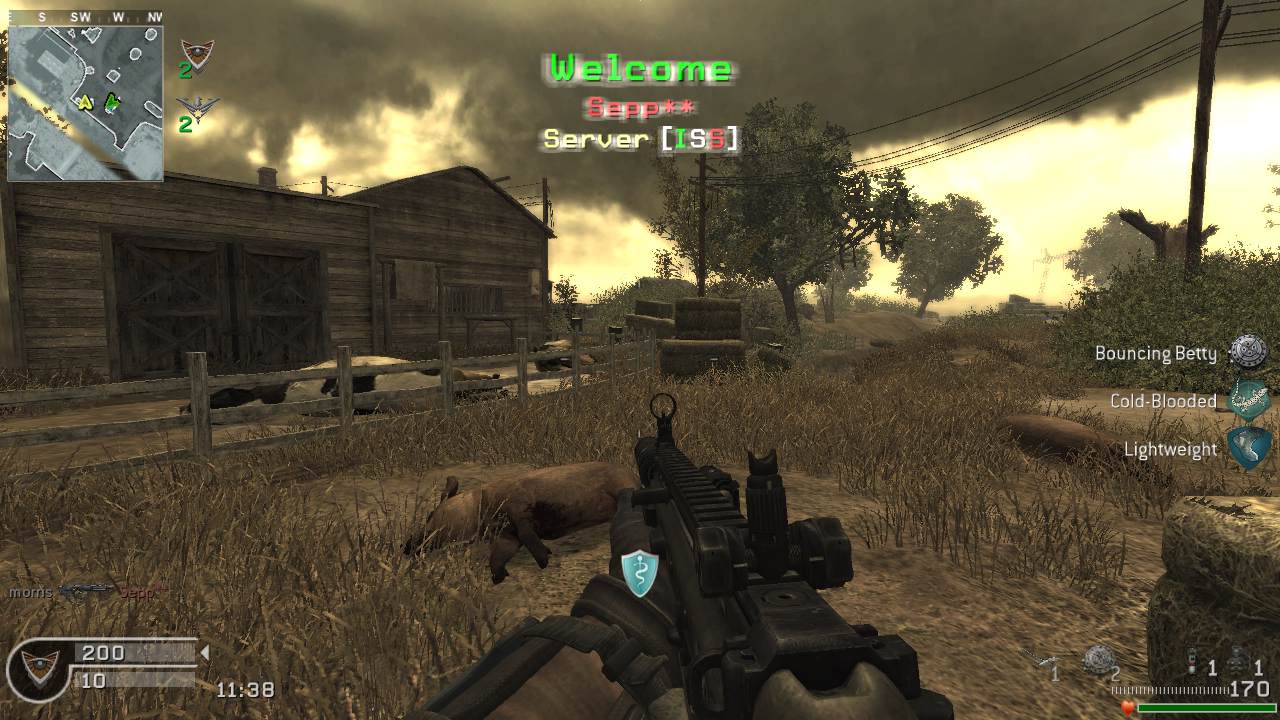1280x720 pixels.
Task: Select the yellow A marker on the minimap
Action: 86,102
